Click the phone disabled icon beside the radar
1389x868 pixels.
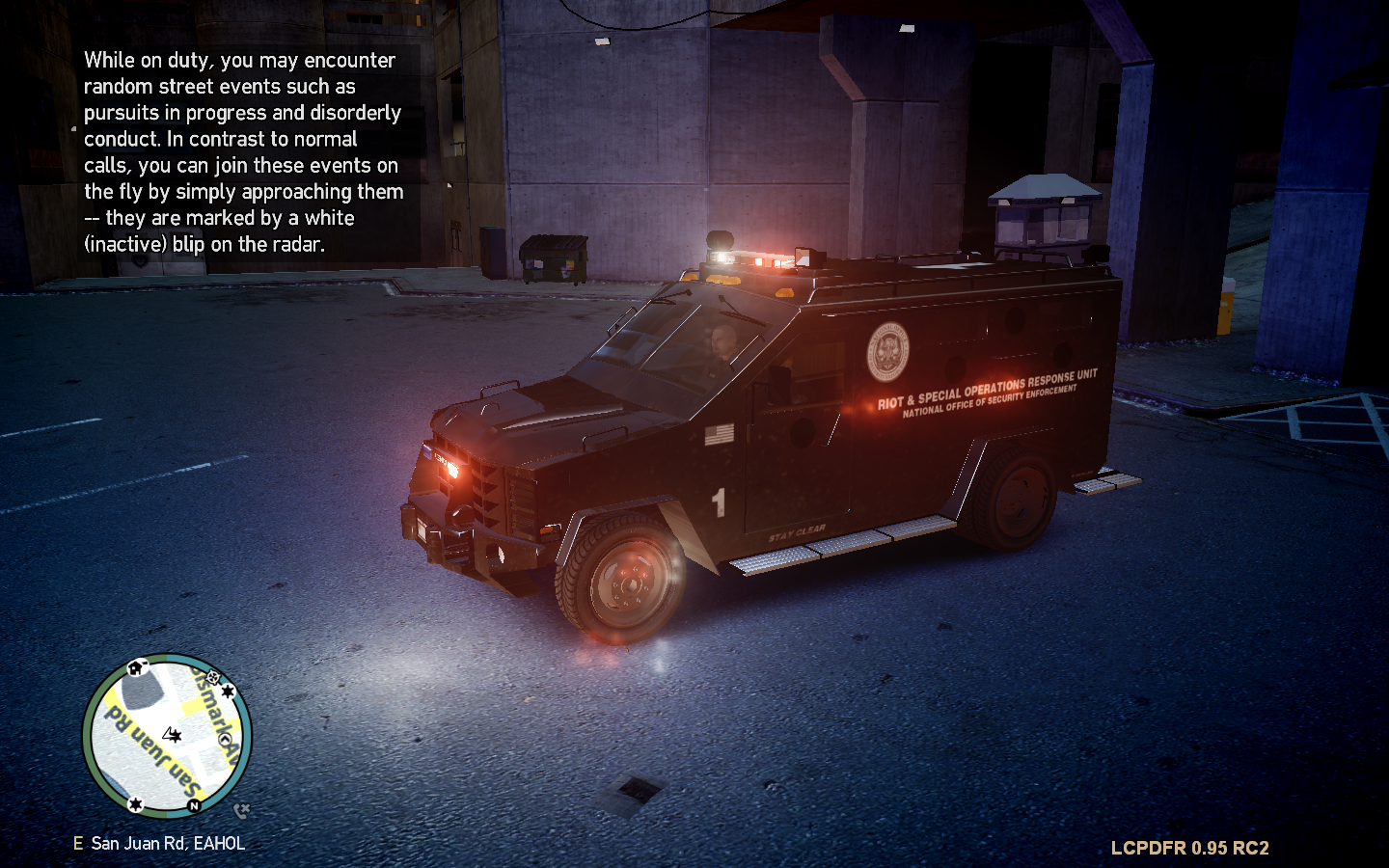click(x=241, y=810)
